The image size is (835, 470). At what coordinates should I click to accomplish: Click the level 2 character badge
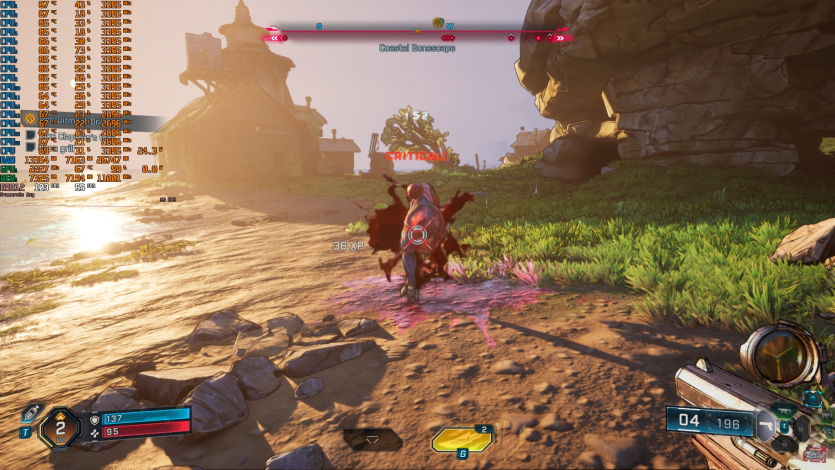60,429
